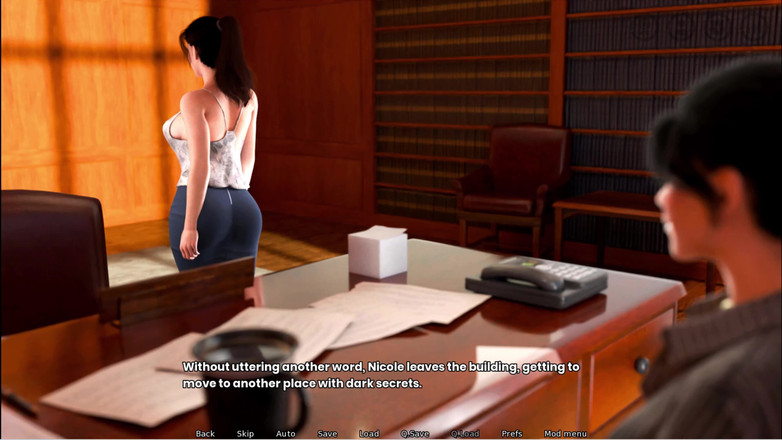This screenshot has height=440, width=782.
Task: Activate Skip in the quick menu
Action: click(245, 434)
